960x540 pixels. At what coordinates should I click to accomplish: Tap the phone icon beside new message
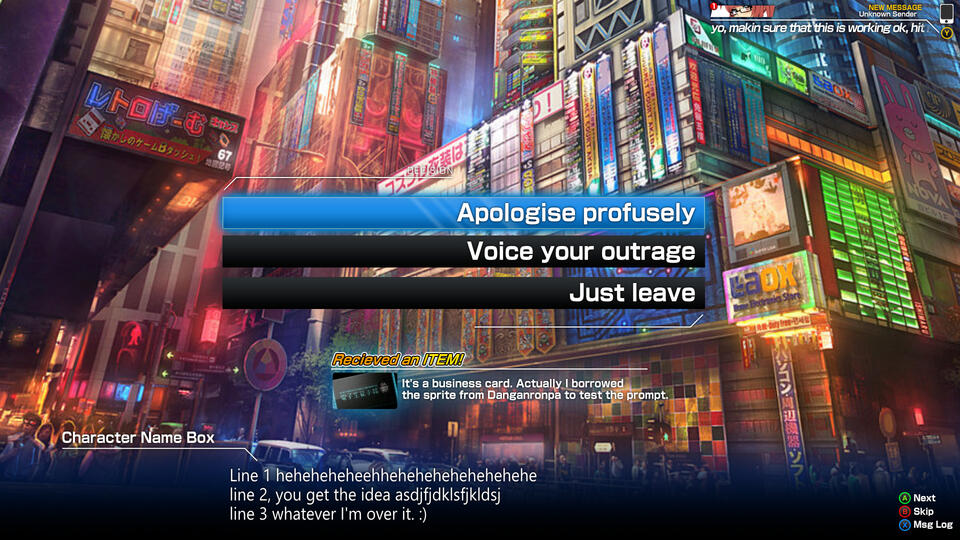946,14
